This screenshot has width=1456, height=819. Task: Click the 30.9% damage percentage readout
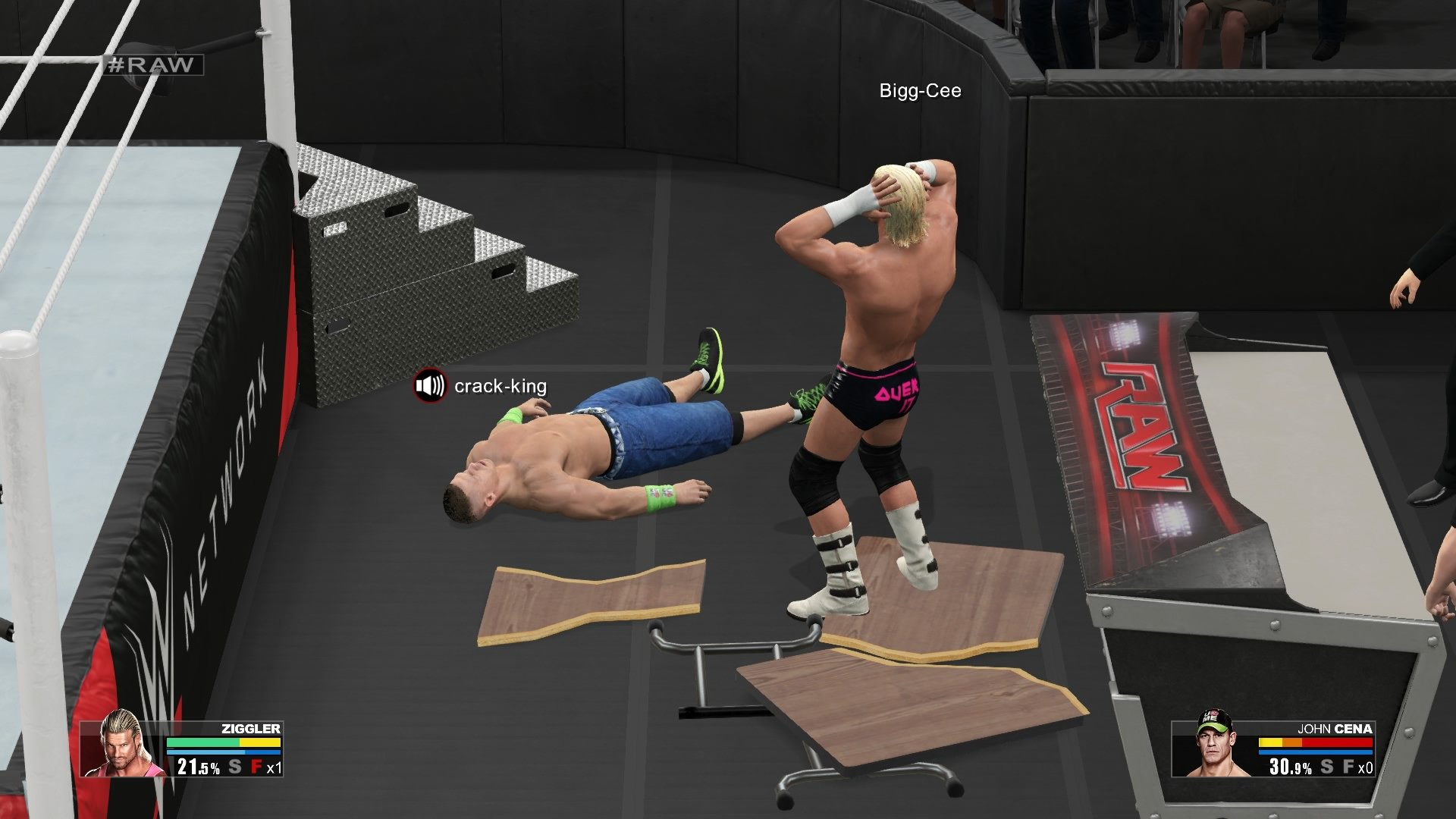coord(1291,767)
